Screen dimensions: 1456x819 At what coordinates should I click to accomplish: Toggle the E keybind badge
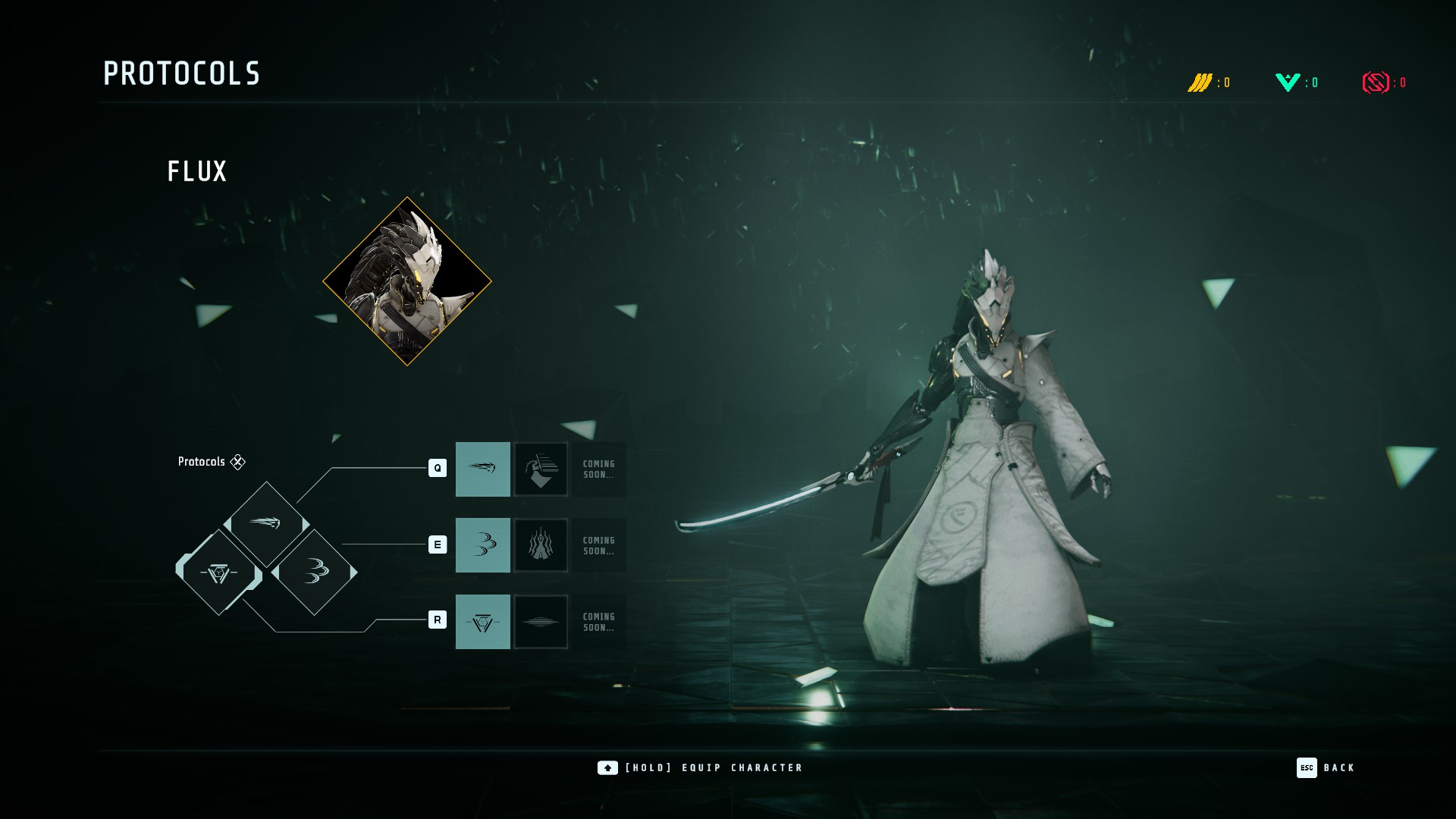(x=437, y=544)
